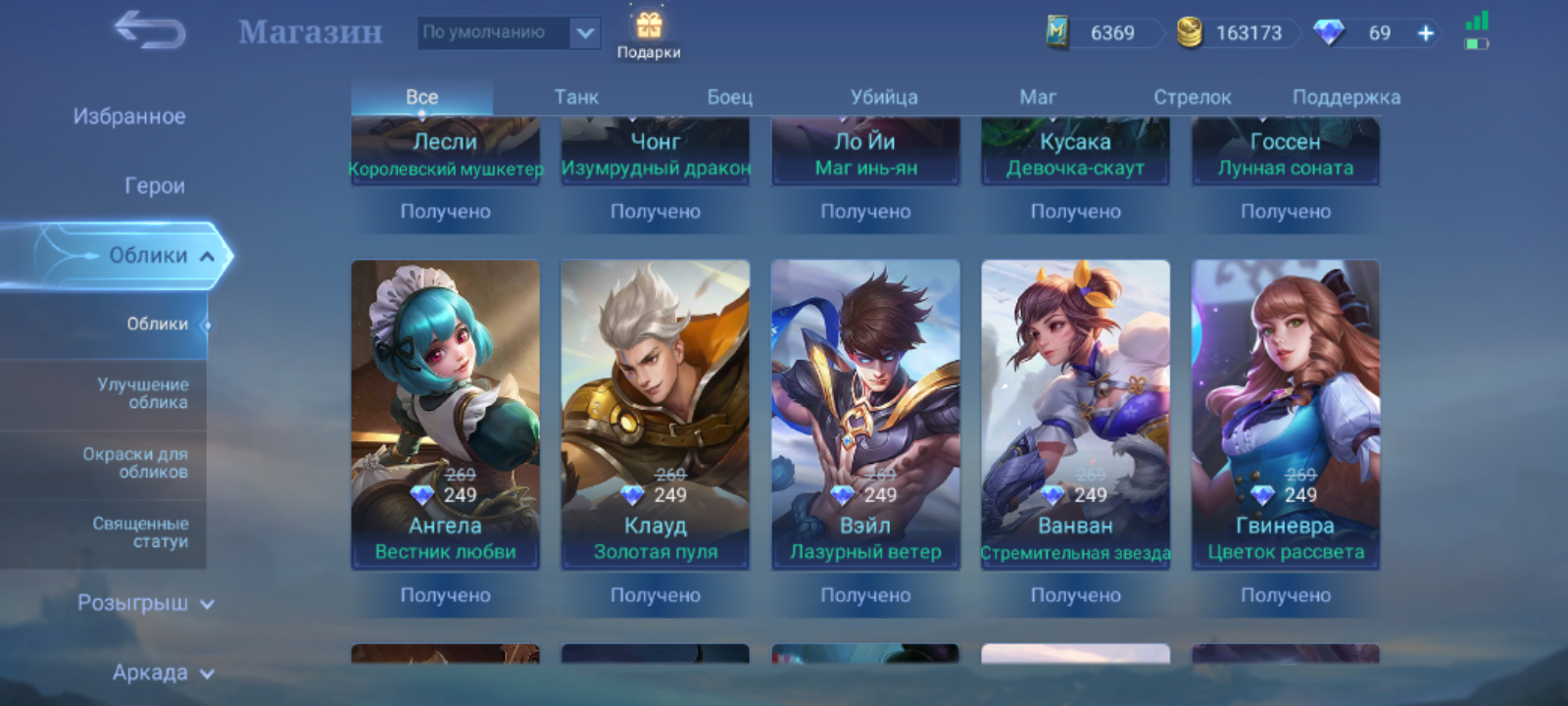Open the Герои shop section

[x=154, y=186]
